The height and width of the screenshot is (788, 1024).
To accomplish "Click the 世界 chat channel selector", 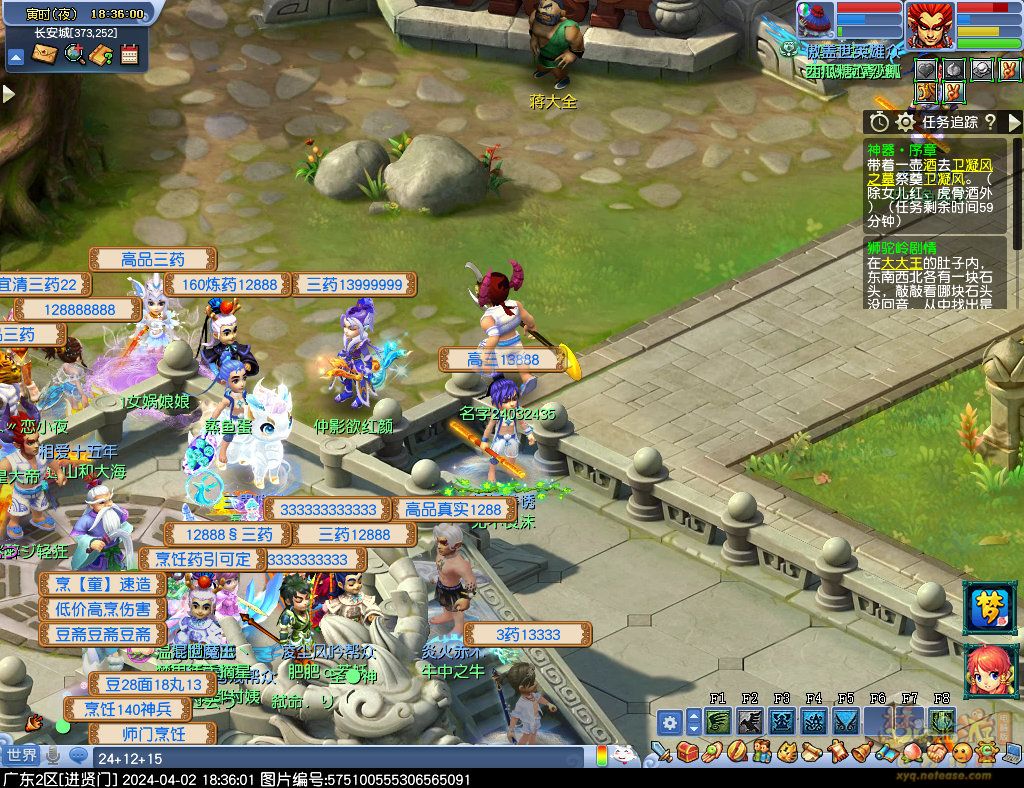I will (20, 754).
